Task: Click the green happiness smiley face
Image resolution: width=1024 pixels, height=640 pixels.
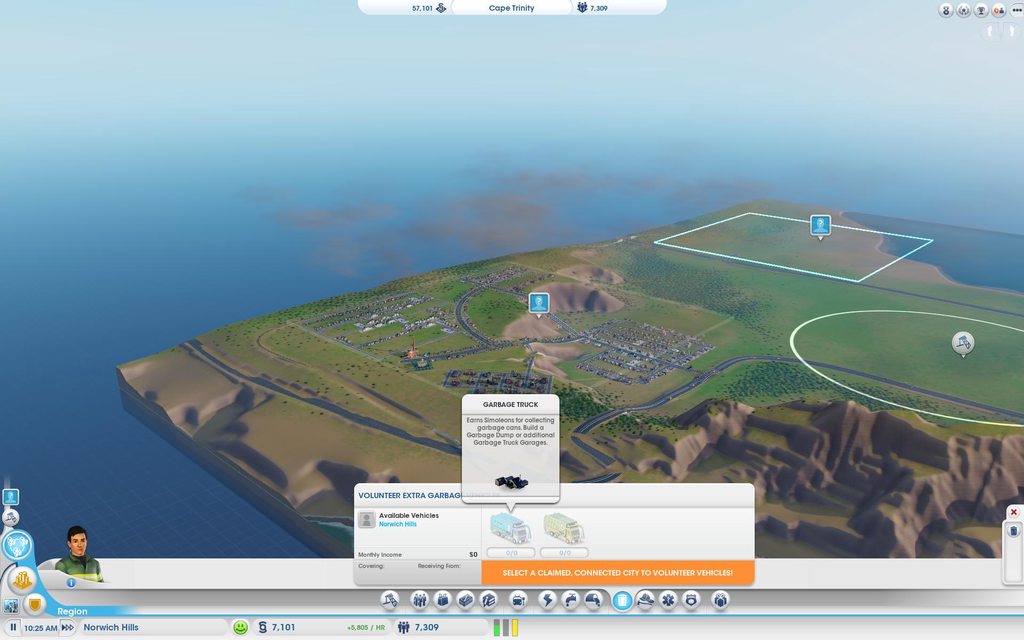Action: tap(240, 628)
